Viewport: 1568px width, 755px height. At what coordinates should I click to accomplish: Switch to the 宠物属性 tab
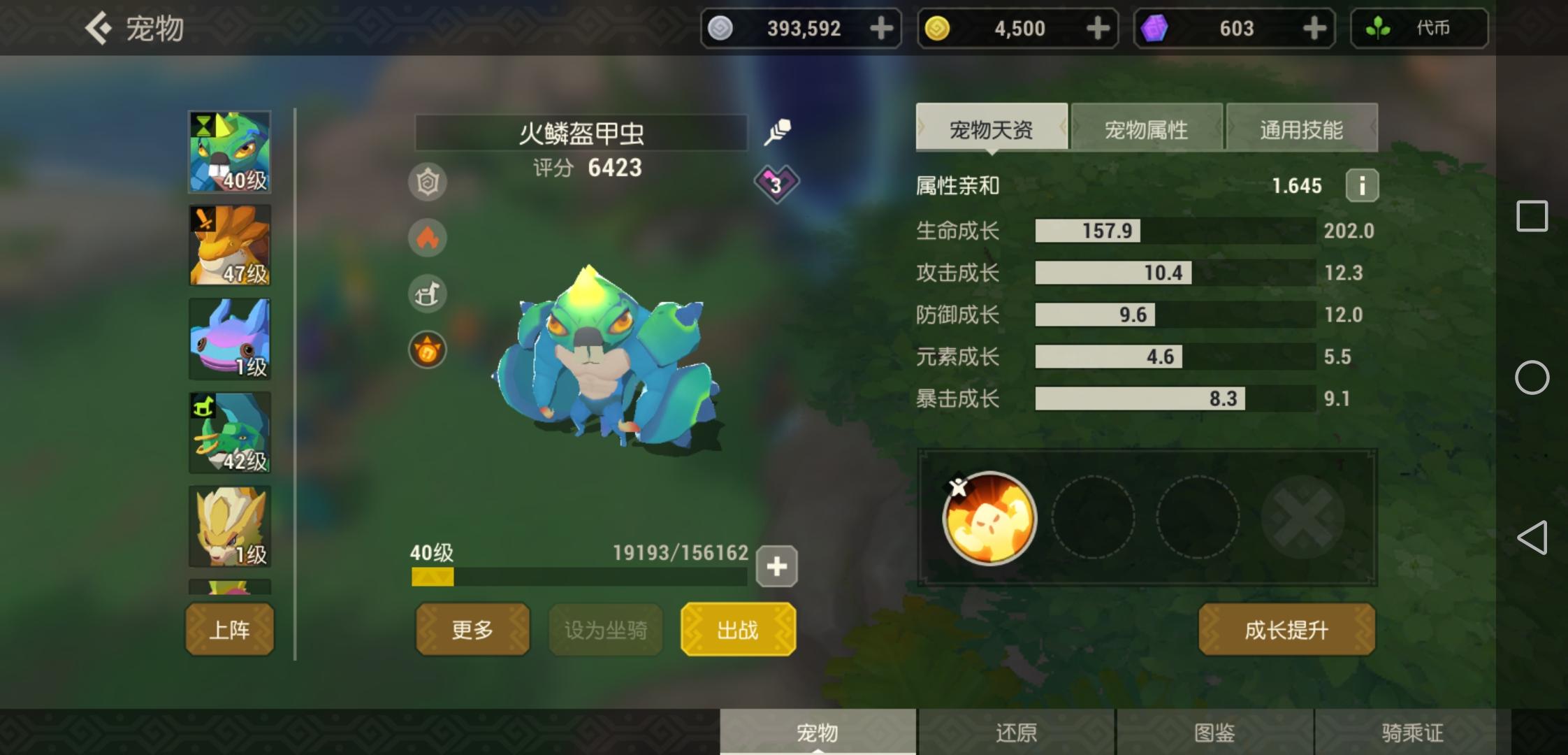1146,129
